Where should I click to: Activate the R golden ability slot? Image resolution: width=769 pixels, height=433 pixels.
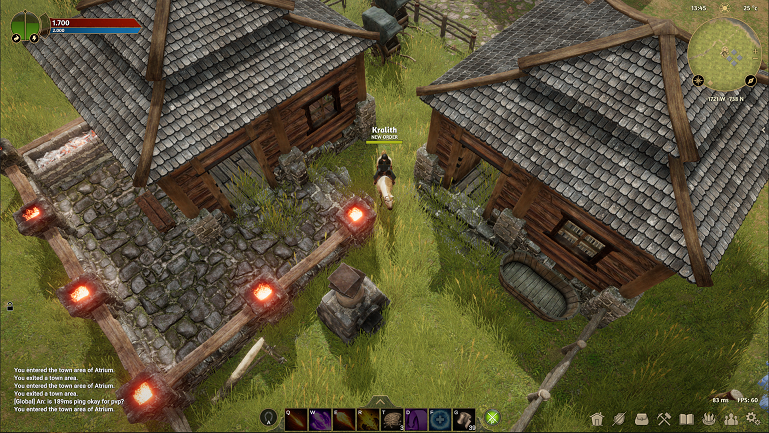369,420
